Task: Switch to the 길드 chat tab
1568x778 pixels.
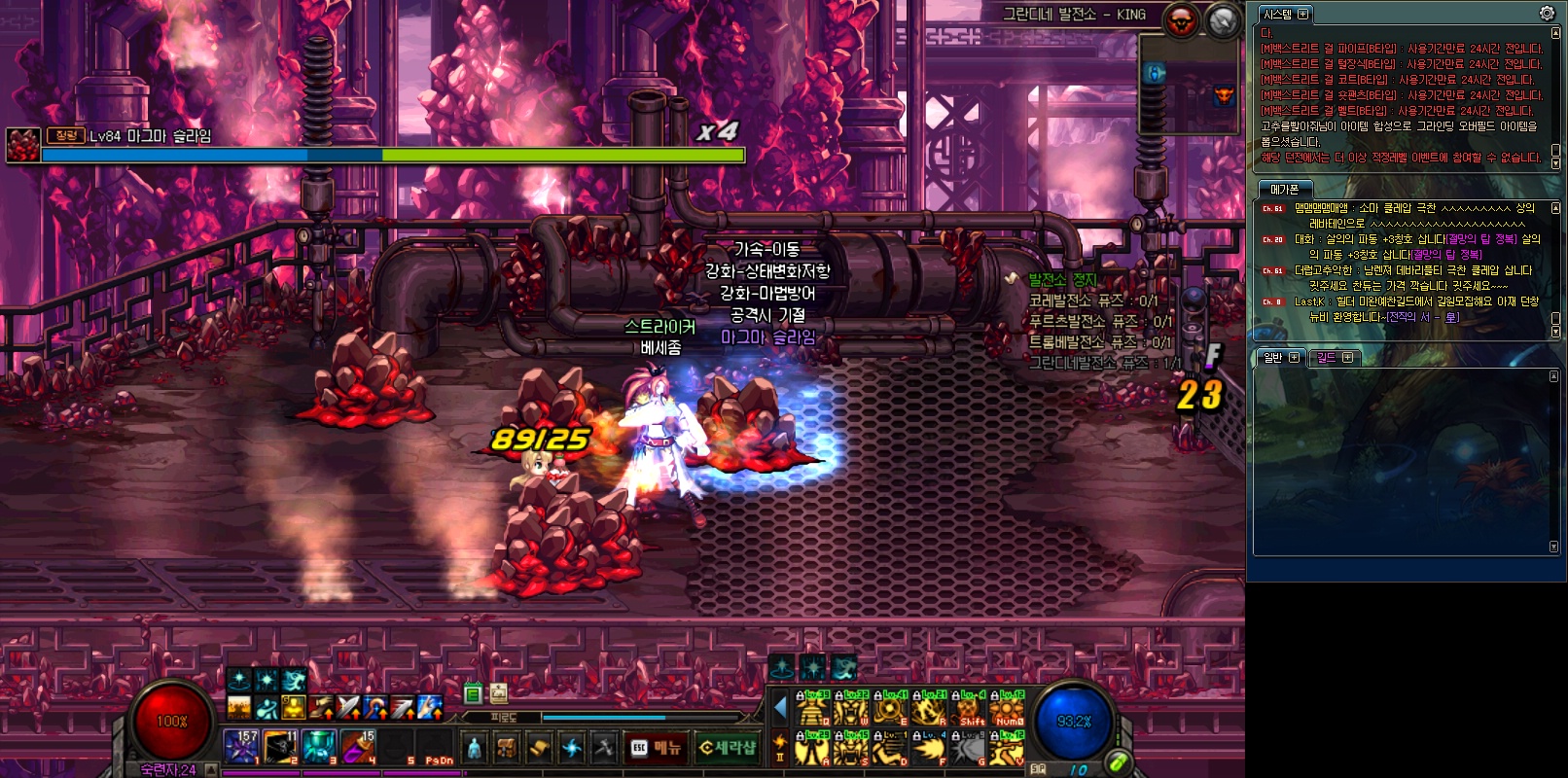Action: tap(1327, 358)
